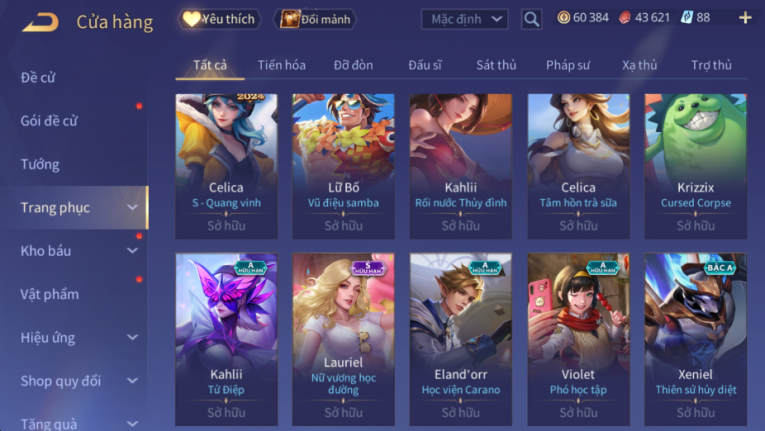Switch to the Tiến hóa tab

281,65
